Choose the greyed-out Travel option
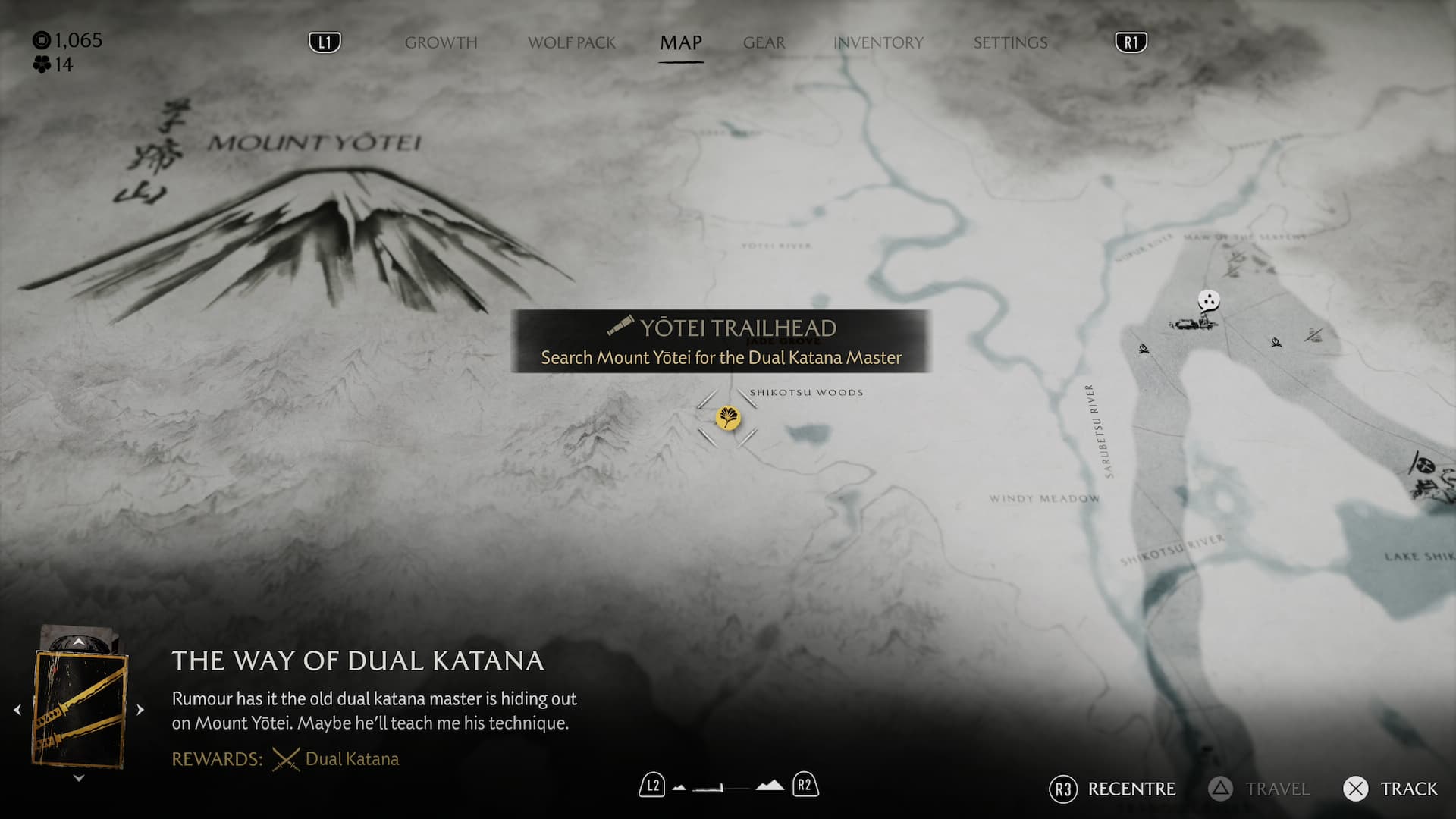 tap(1260, 789)
